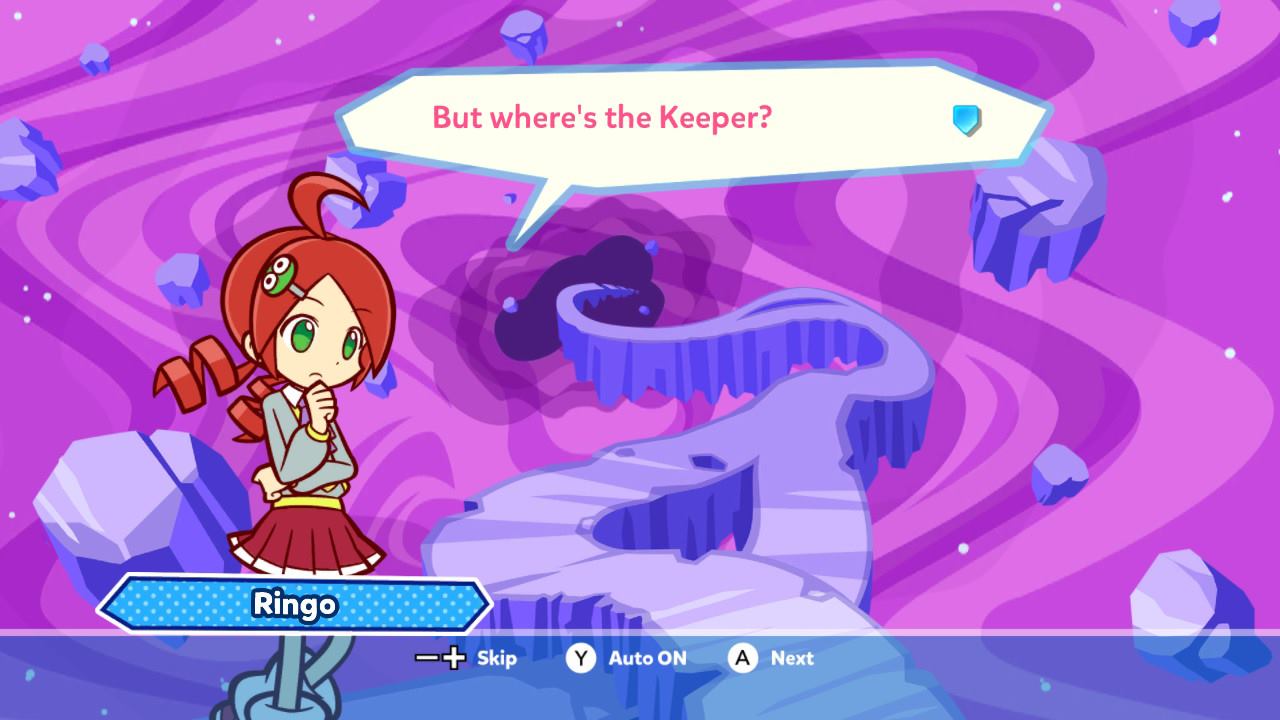Toggle the Auto ON dialogue option
Image resolution: width=1280 pixels, height=720 pixels.
pyautogui.click(x=627, y=658)
